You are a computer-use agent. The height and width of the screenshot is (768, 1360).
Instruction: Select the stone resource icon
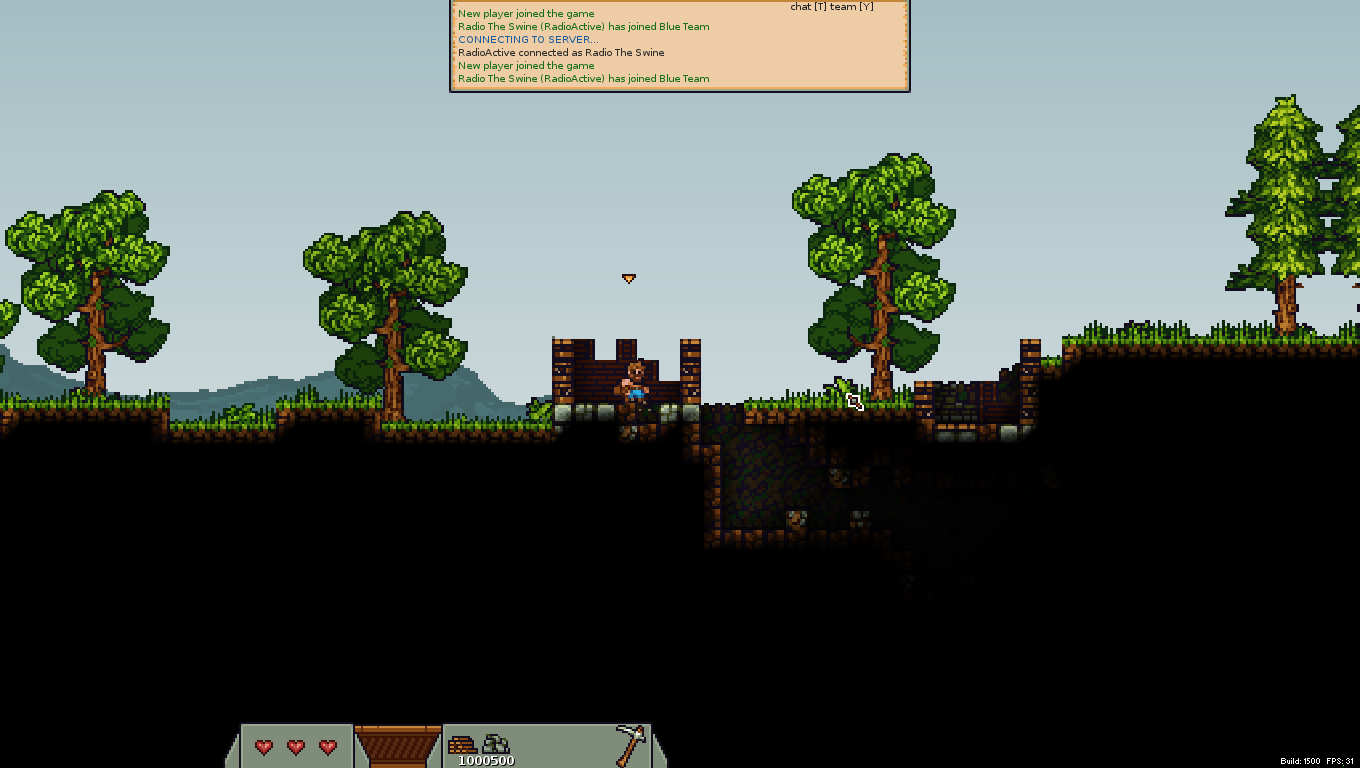coord(497,744)
